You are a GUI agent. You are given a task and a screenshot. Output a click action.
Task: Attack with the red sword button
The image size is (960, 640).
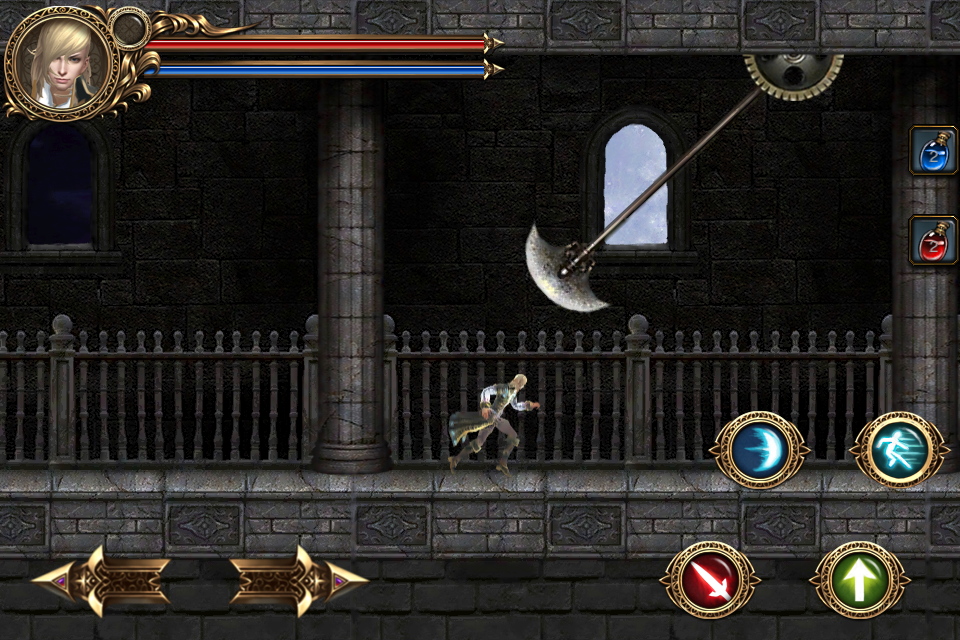click(710, 580)
